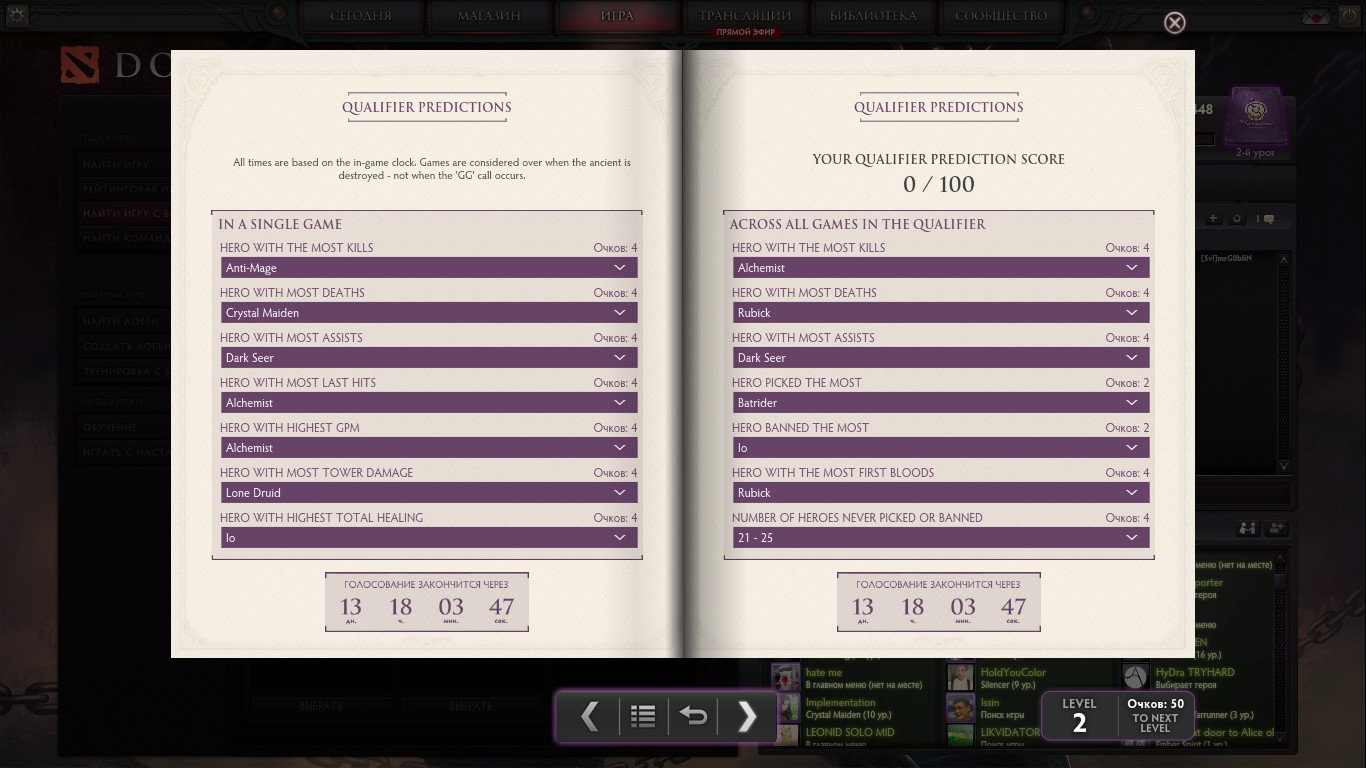The image size is (1366, 768).
Task: Change the Hero With Most Last Hits selection
Action: [x=428, y=403]
